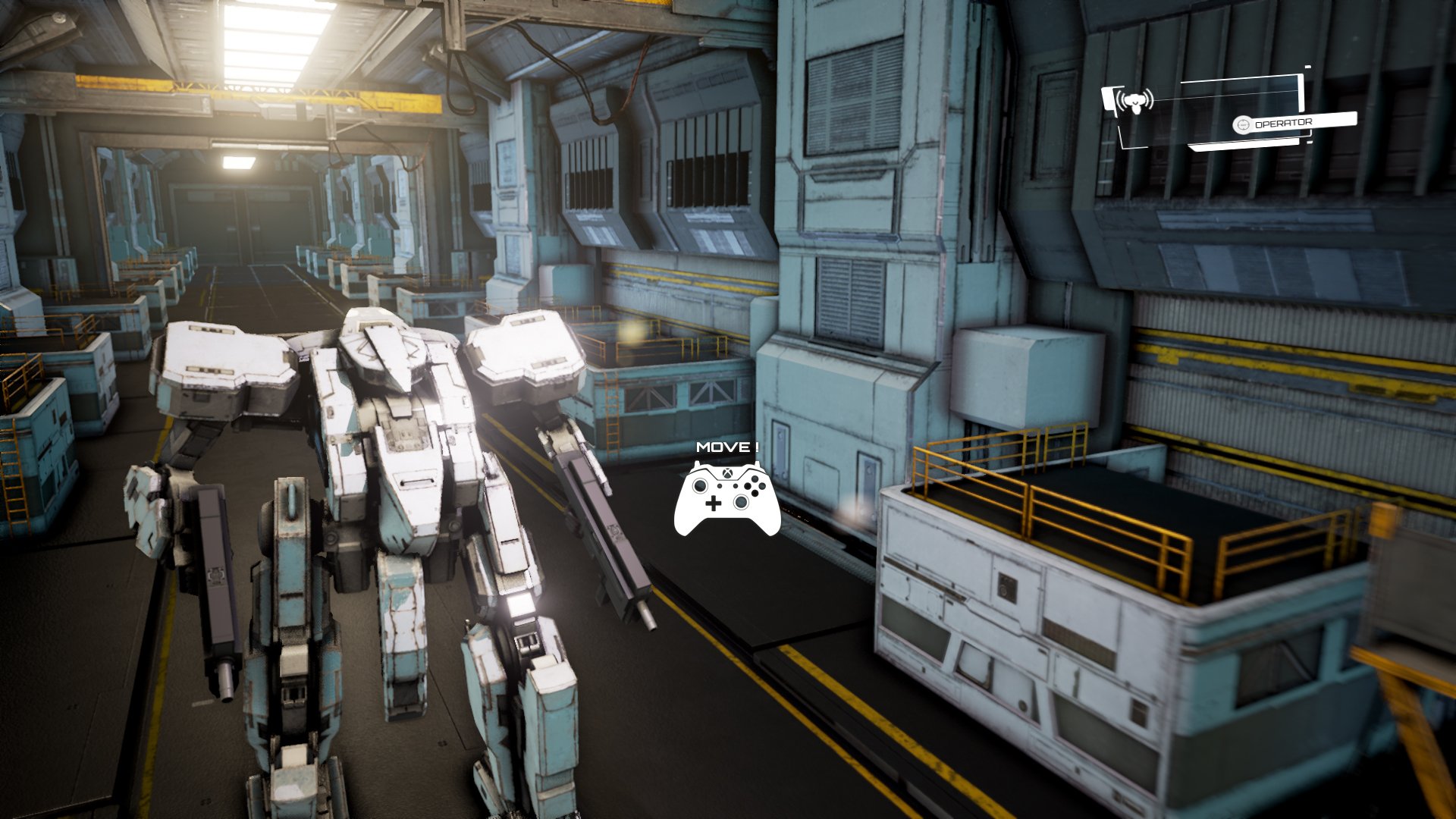
Task: Click the right analog stick on the controller graphic
Action: point(742,501)
